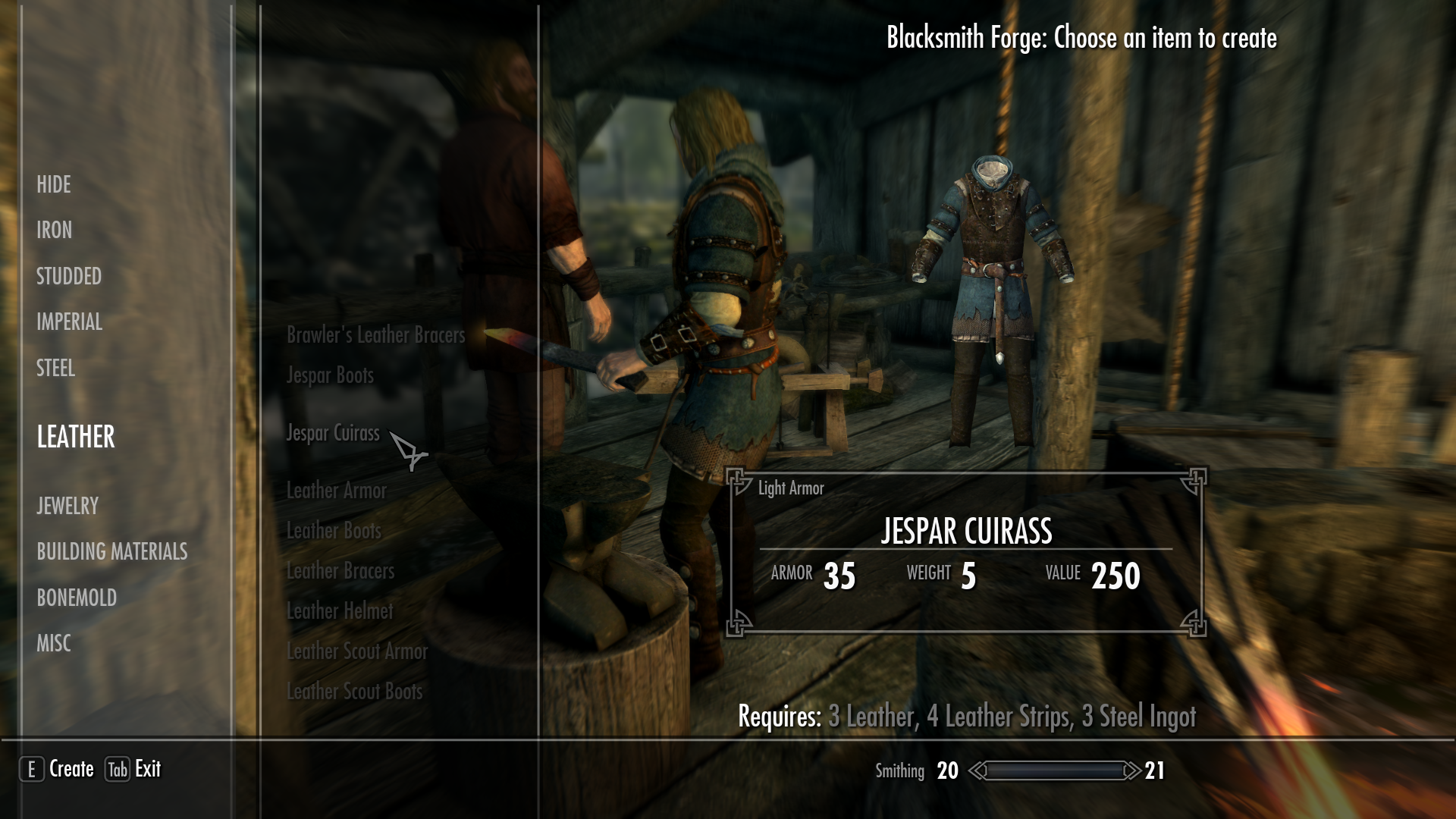
Task: Open the STEEL crafting category
Action: [55, 369]
